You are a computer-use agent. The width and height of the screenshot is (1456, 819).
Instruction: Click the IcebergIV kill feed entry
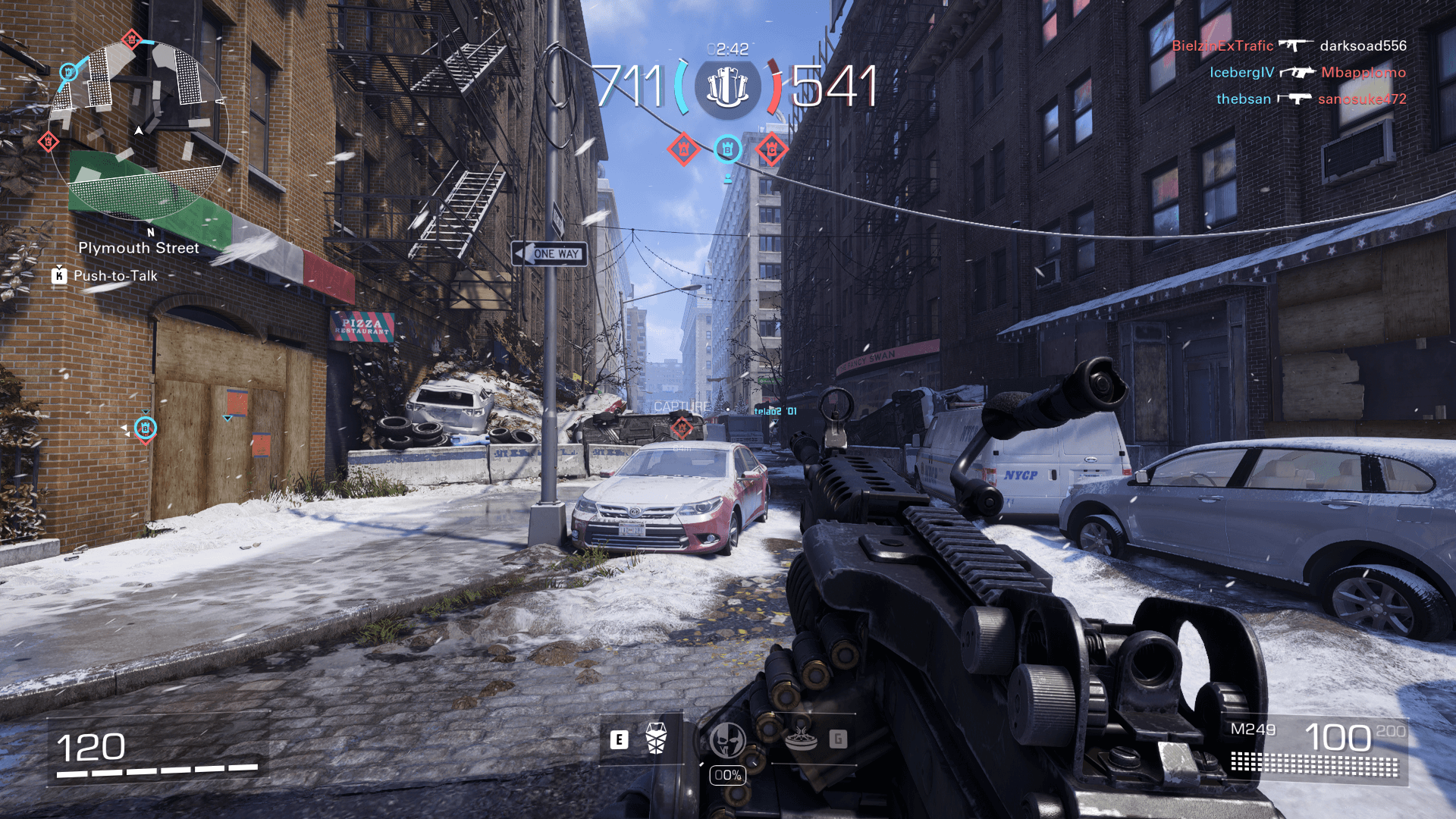click(1241, 72)
